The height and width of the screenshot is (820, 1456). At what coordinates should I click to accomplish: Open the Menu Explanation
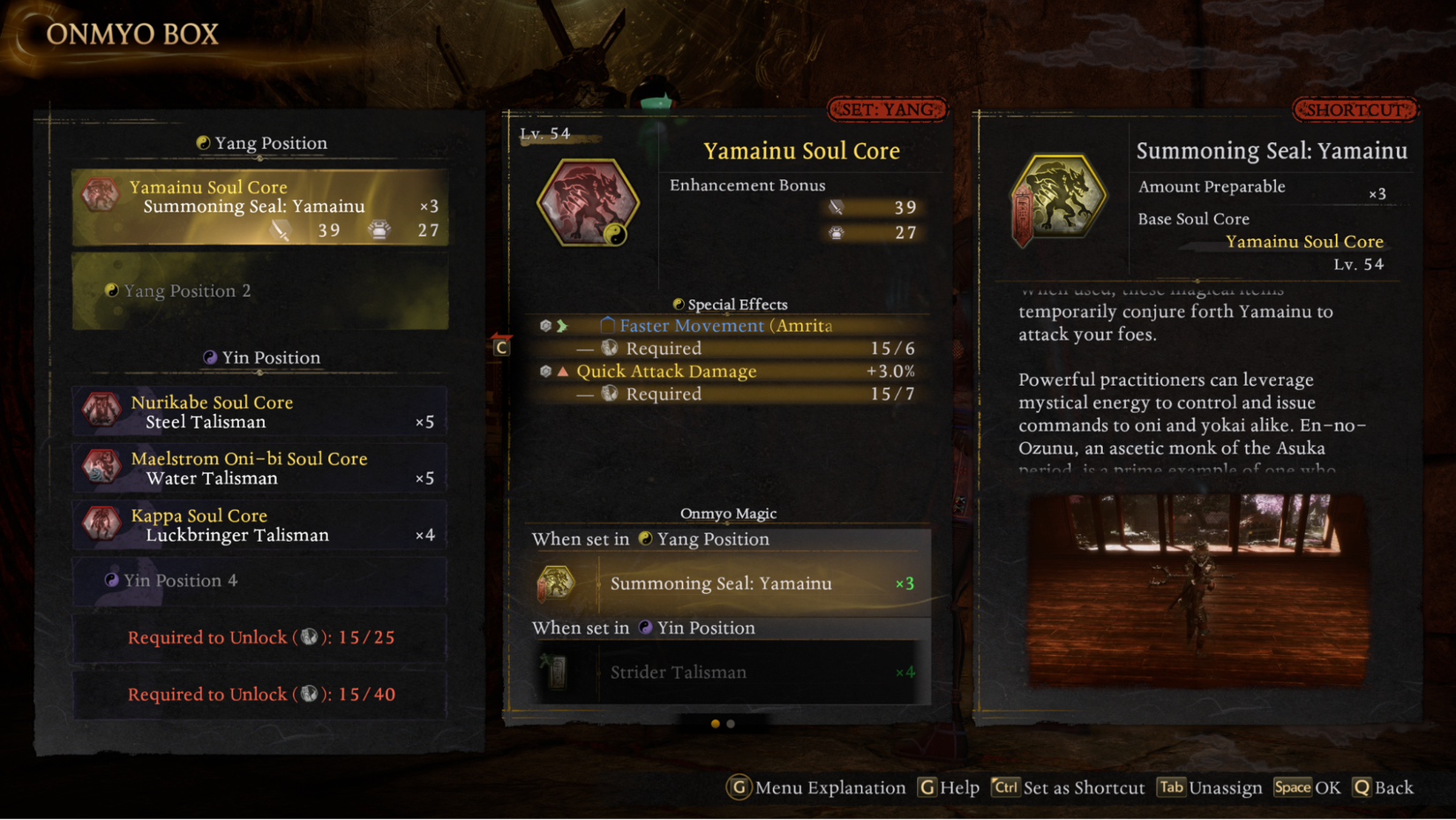(816, 787)
